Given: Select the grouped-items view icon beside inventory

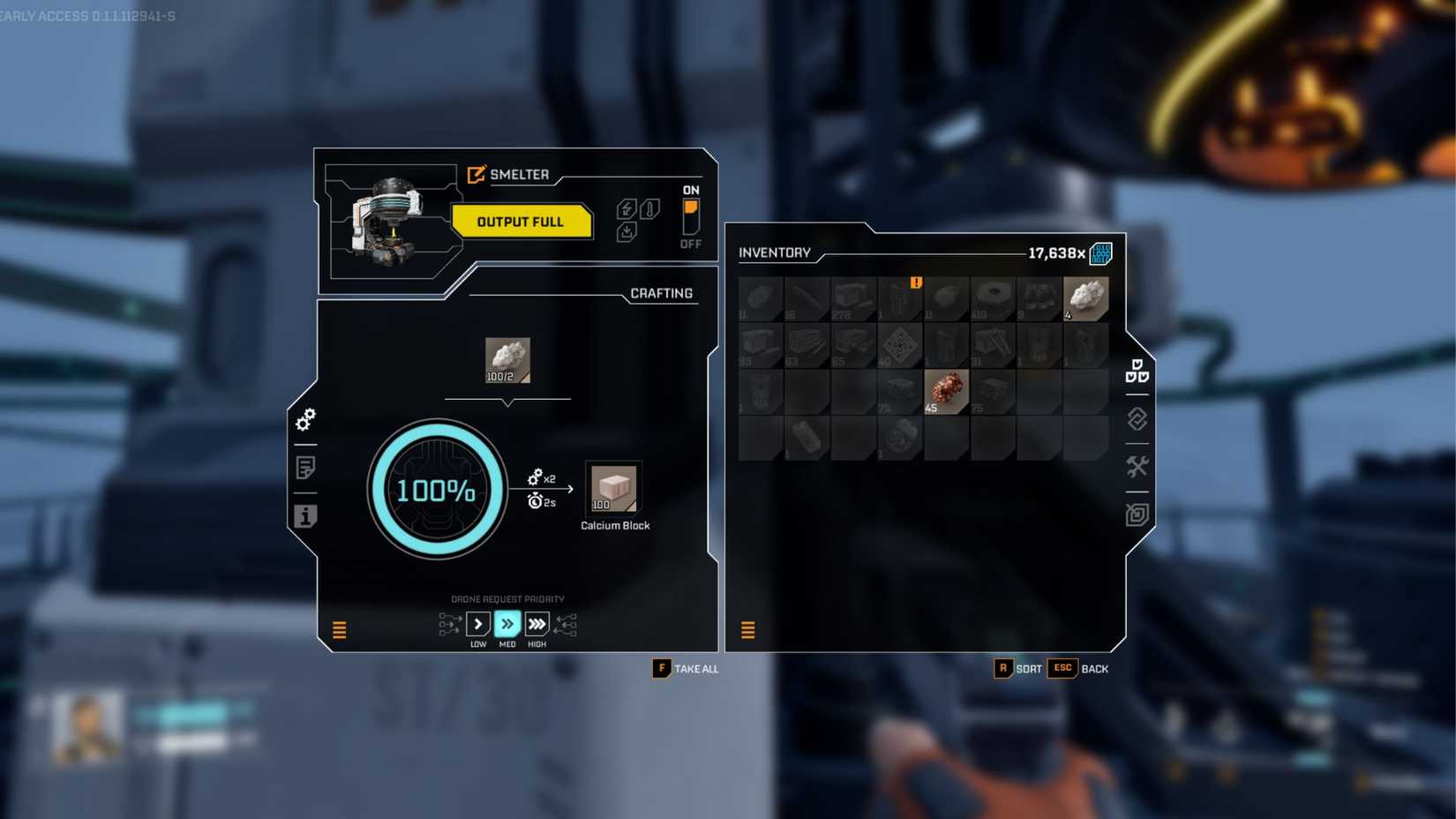Looking at the screenshot, I should tap(1137, 371).
